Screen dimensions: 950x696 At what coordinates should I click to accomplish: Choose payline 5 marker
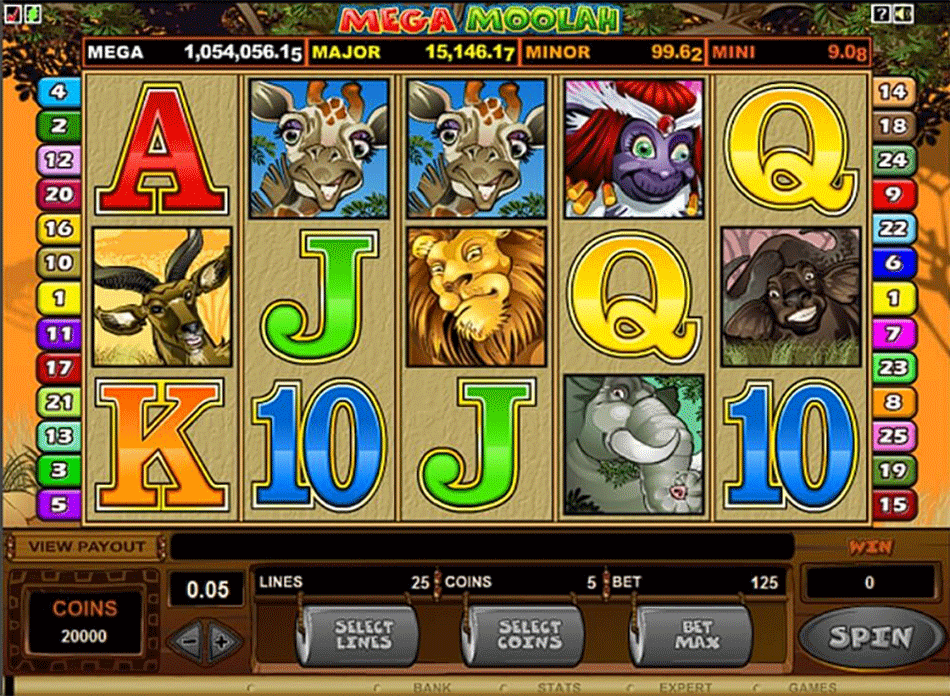point(57,502)
